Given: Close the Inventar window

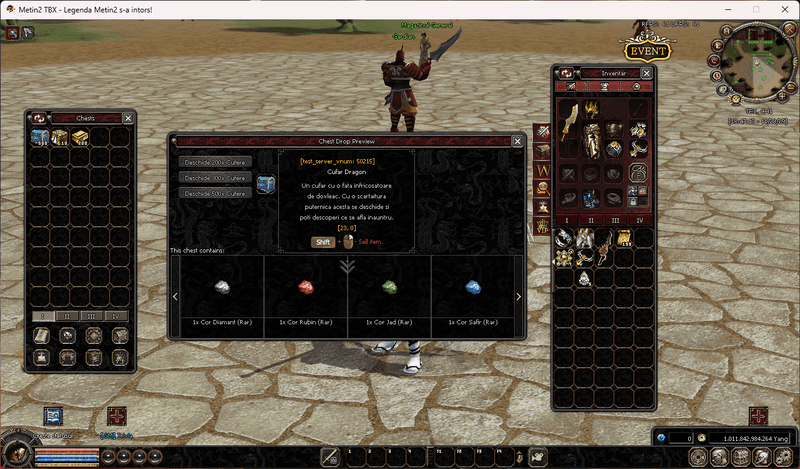Looking at the screenshot, I should coord(649,73).
